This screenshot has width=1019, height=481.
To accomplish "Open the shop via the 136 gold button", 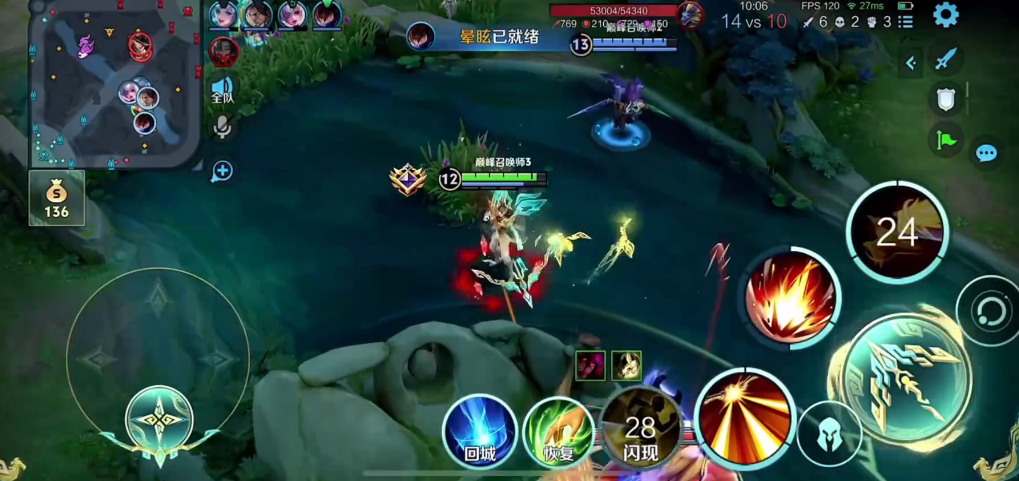I will pos(57,197).
